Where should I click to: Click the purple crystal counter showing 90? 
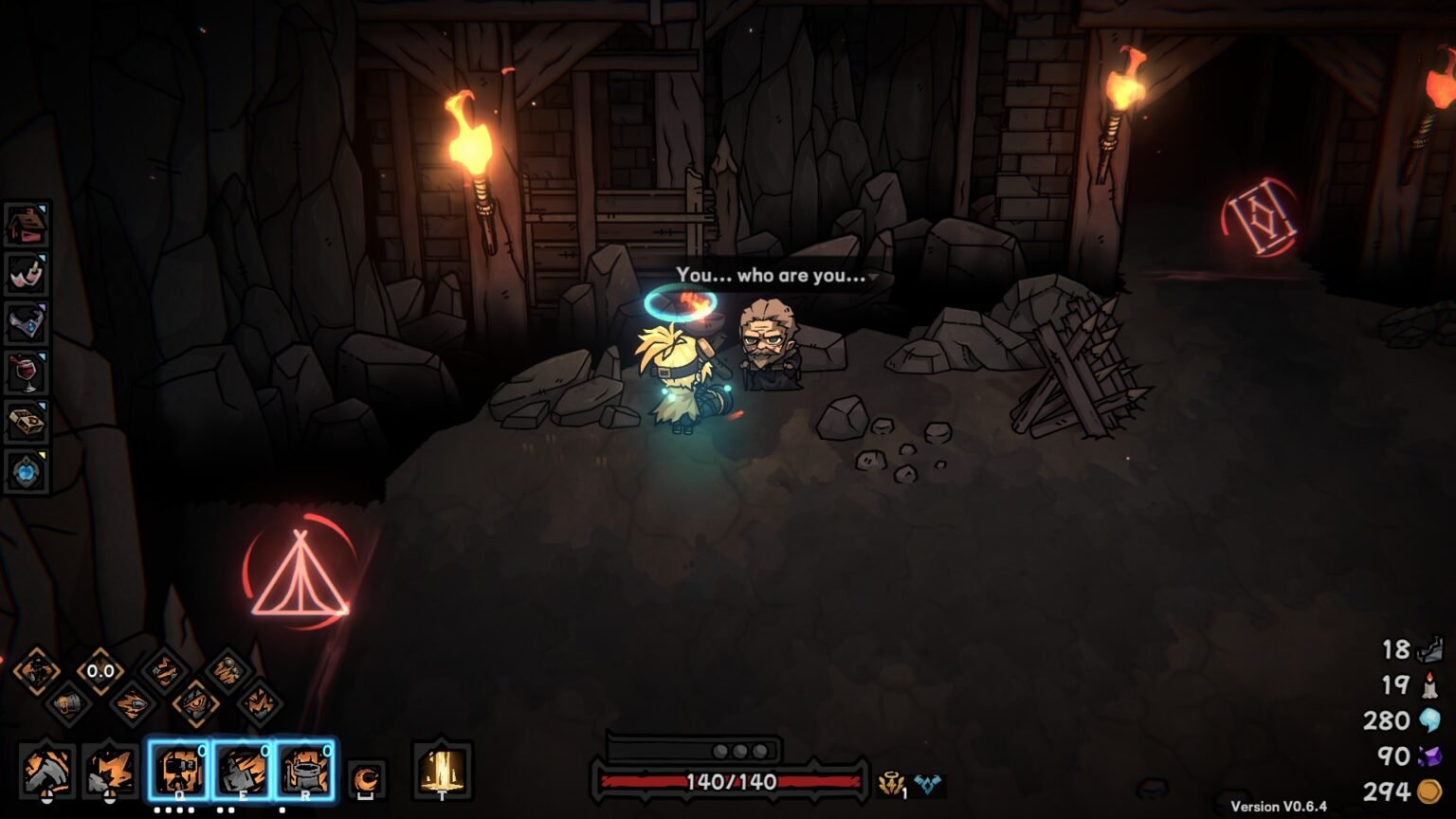1420,755
